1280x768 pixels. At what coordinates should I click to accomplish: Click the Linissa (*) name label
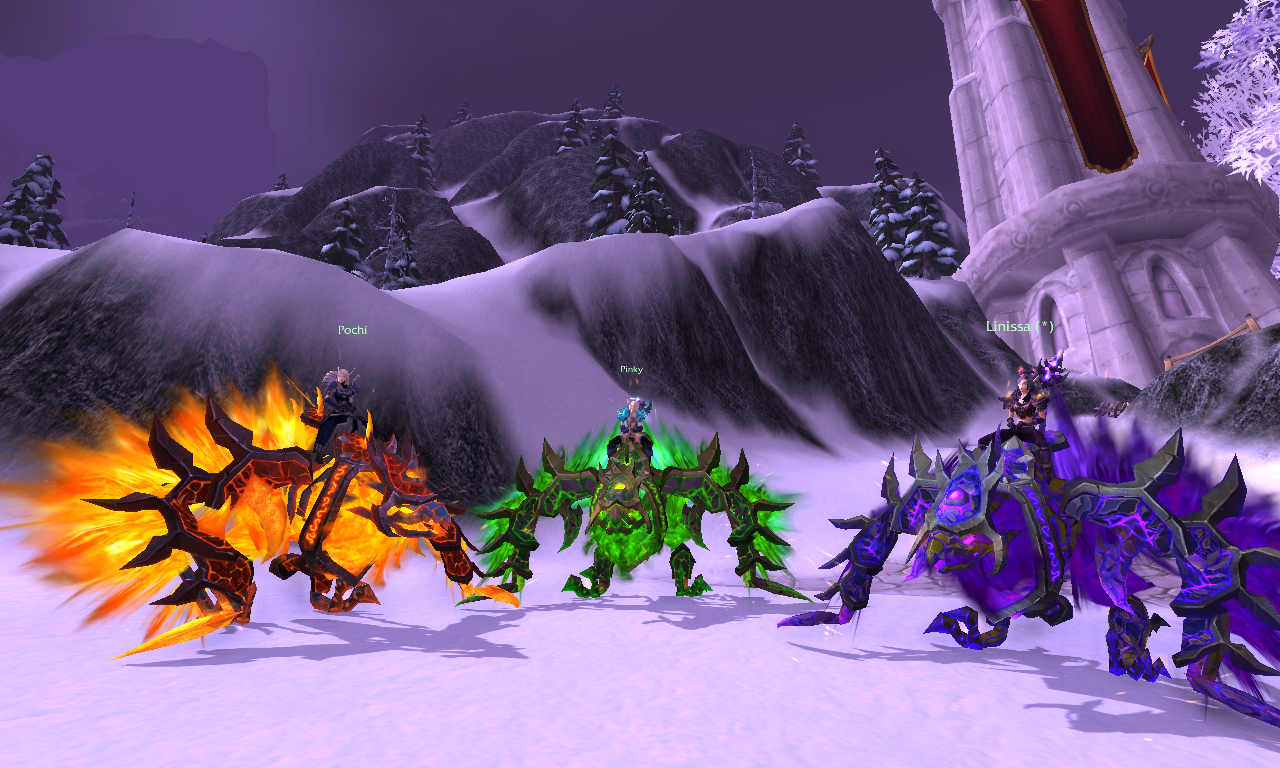click(1019, 327)
